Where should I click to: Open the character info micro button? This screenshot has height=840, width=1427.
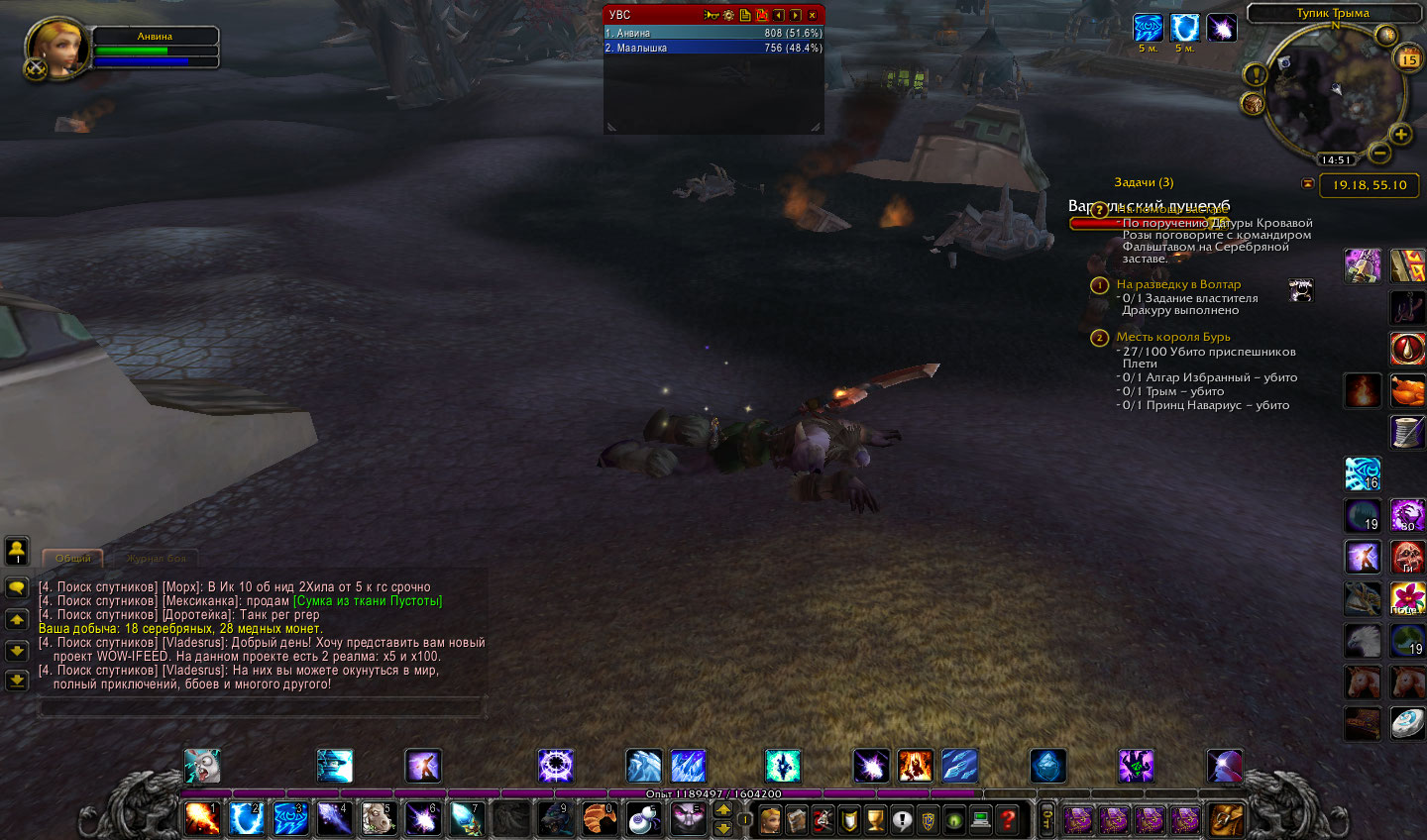click(x=770, y=819)
